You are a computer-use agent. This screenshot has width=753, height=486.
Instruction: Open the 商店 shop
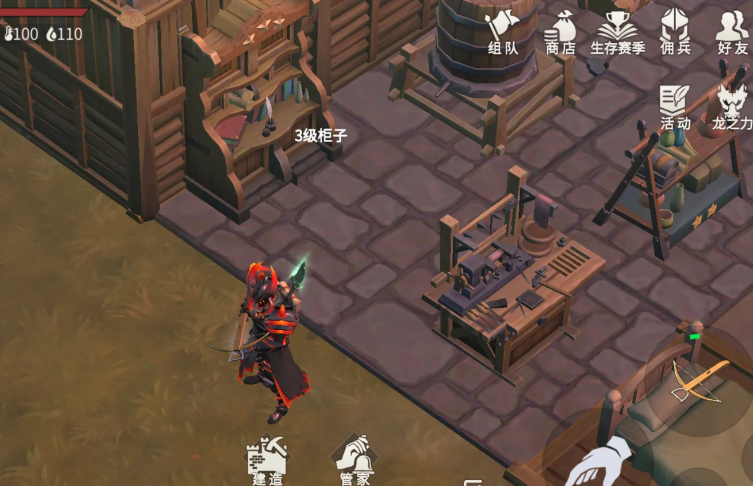click(x=560, y=30)
